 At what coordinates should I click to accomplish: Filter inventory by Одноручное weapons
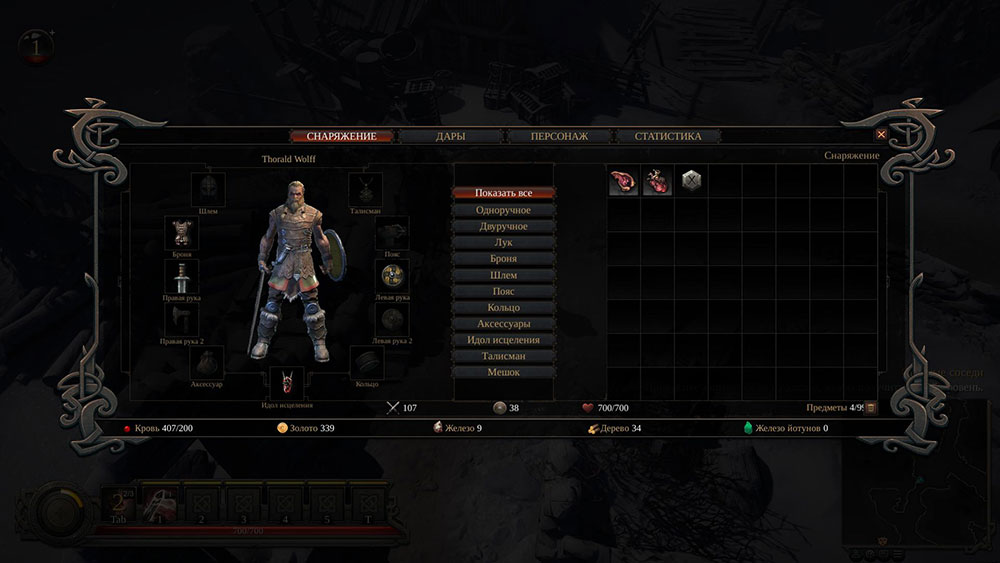(503, 210)
